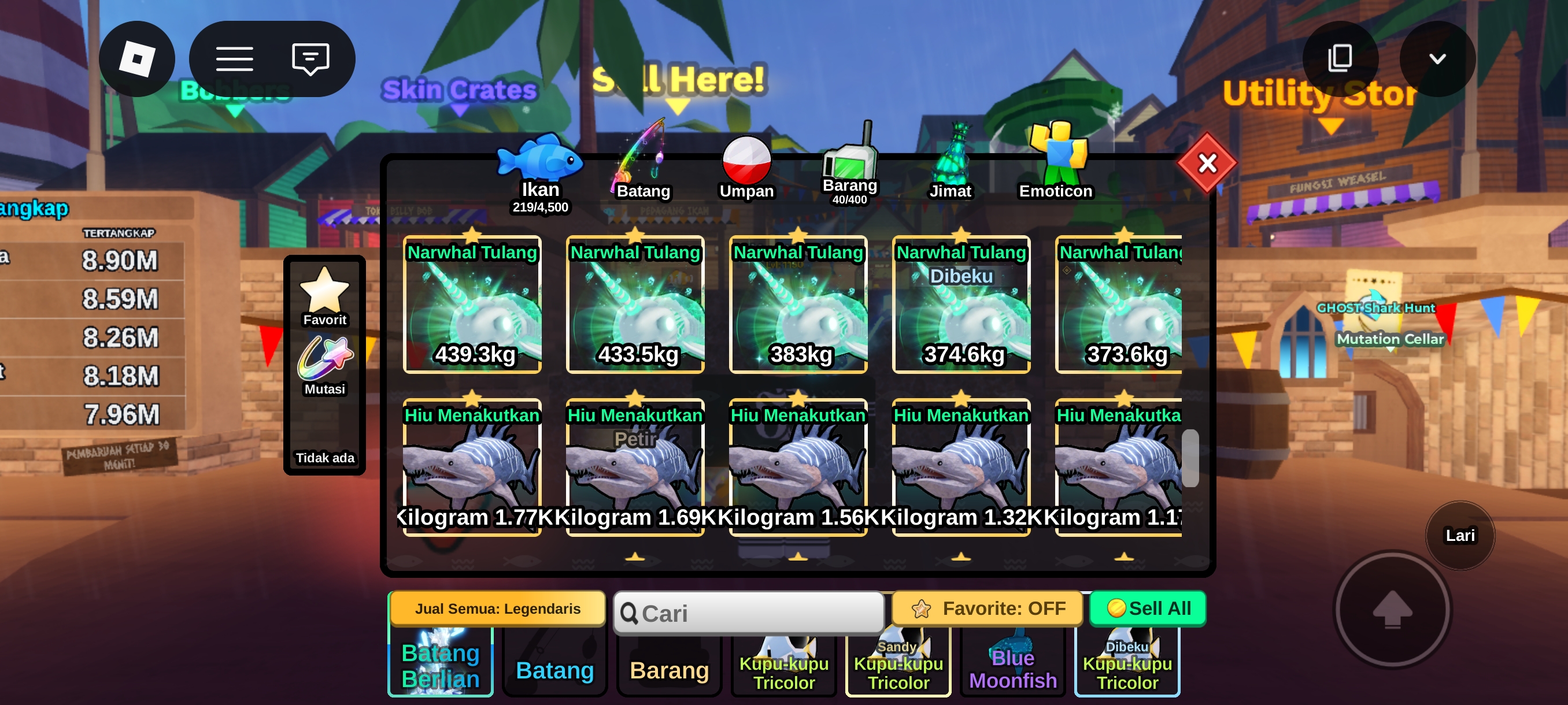Hit the green Sell All button
This screenshot has width=1568, height=705.
click(x=1148, y=608)
